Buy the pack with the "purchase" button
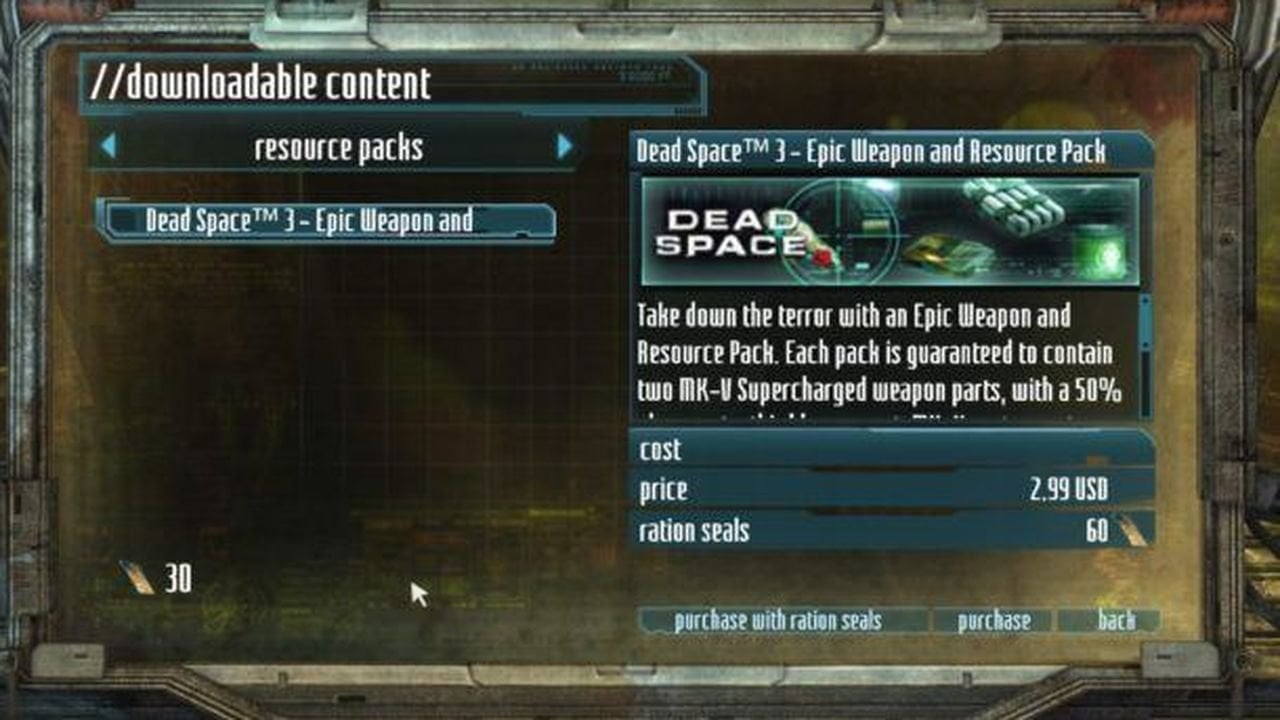Image resolution: width=1280 pixels, height=720 pixels. pyautogui.click(x=993, y=621)
